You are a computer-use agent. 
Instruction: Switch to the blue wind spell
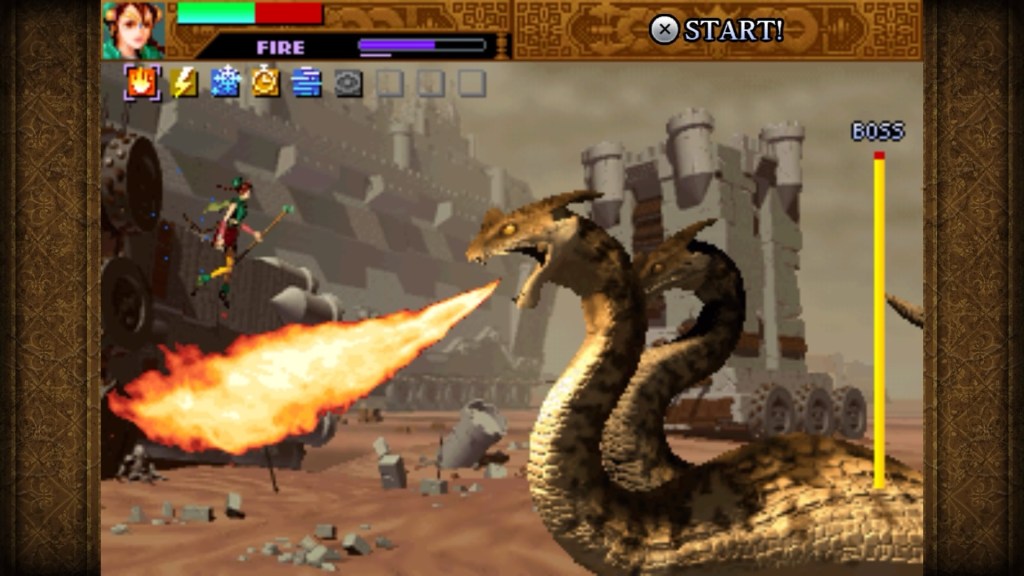307,82
